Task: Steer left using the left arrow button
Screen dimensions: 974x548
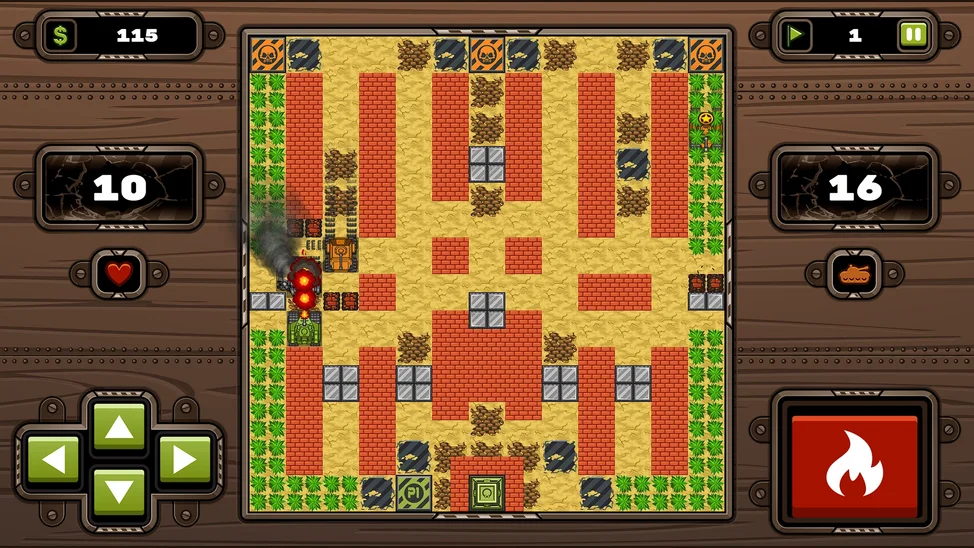Action: 53,460
